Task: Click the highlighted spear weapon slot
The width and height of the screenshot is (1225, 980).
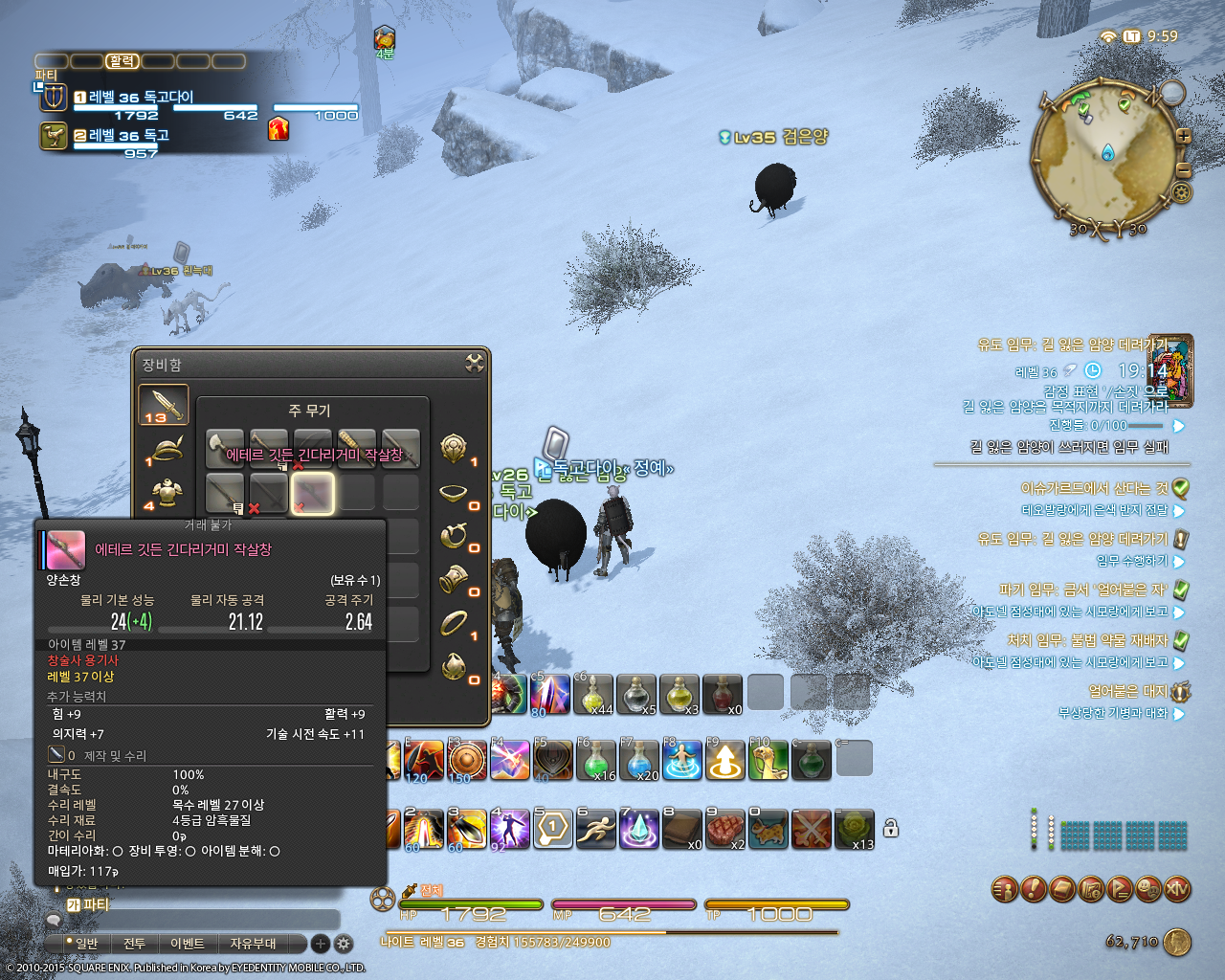Action: (x=313, y=492)
